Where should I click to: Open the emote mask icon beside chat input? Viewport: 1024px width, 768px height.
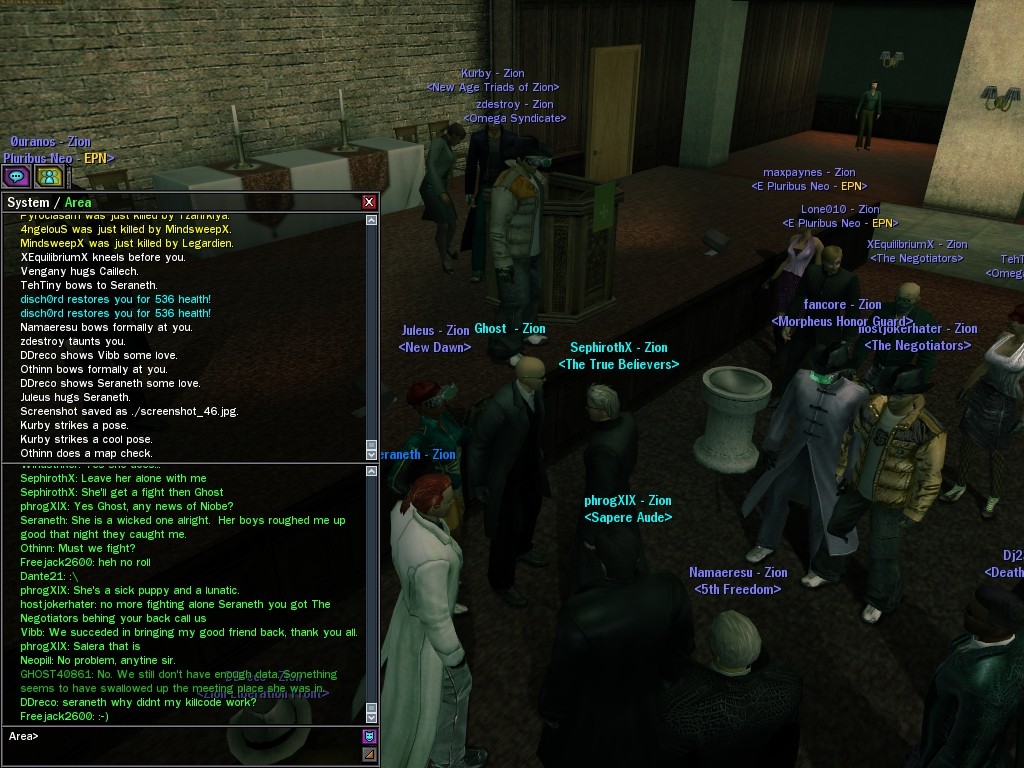tap(369, 737)
